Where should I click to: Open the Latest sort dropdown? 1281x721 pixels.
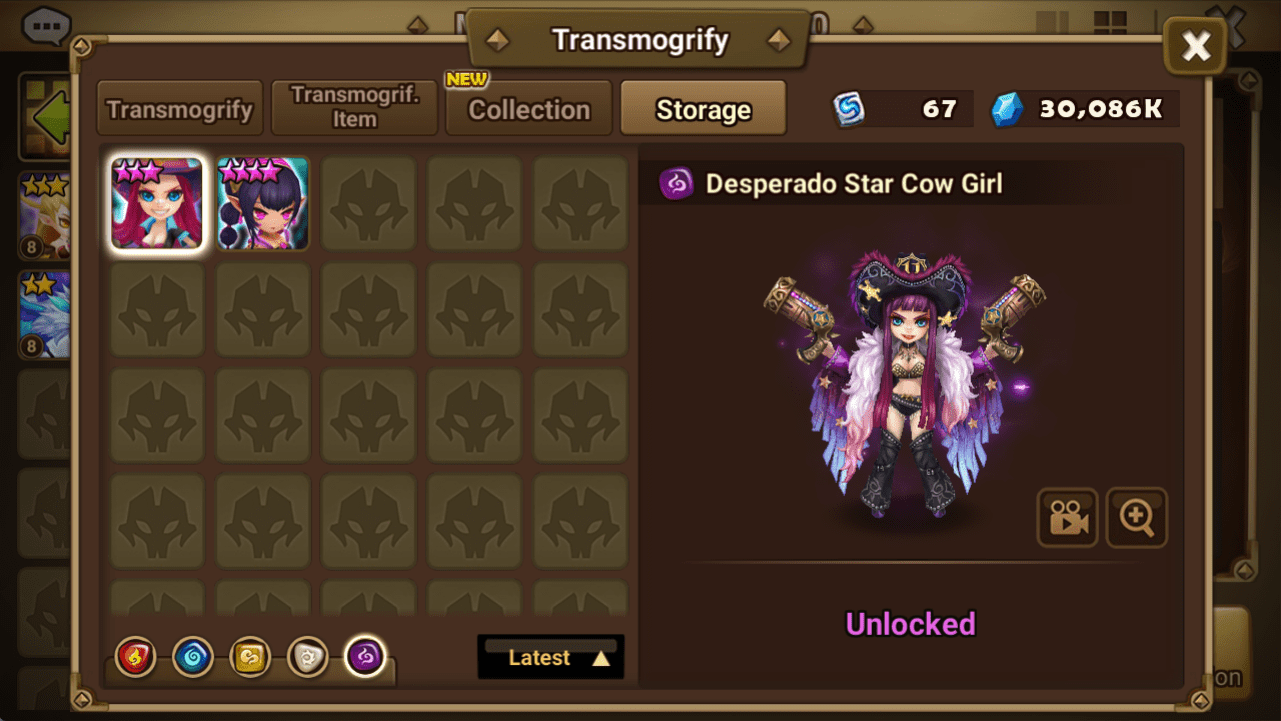point(551,657)
